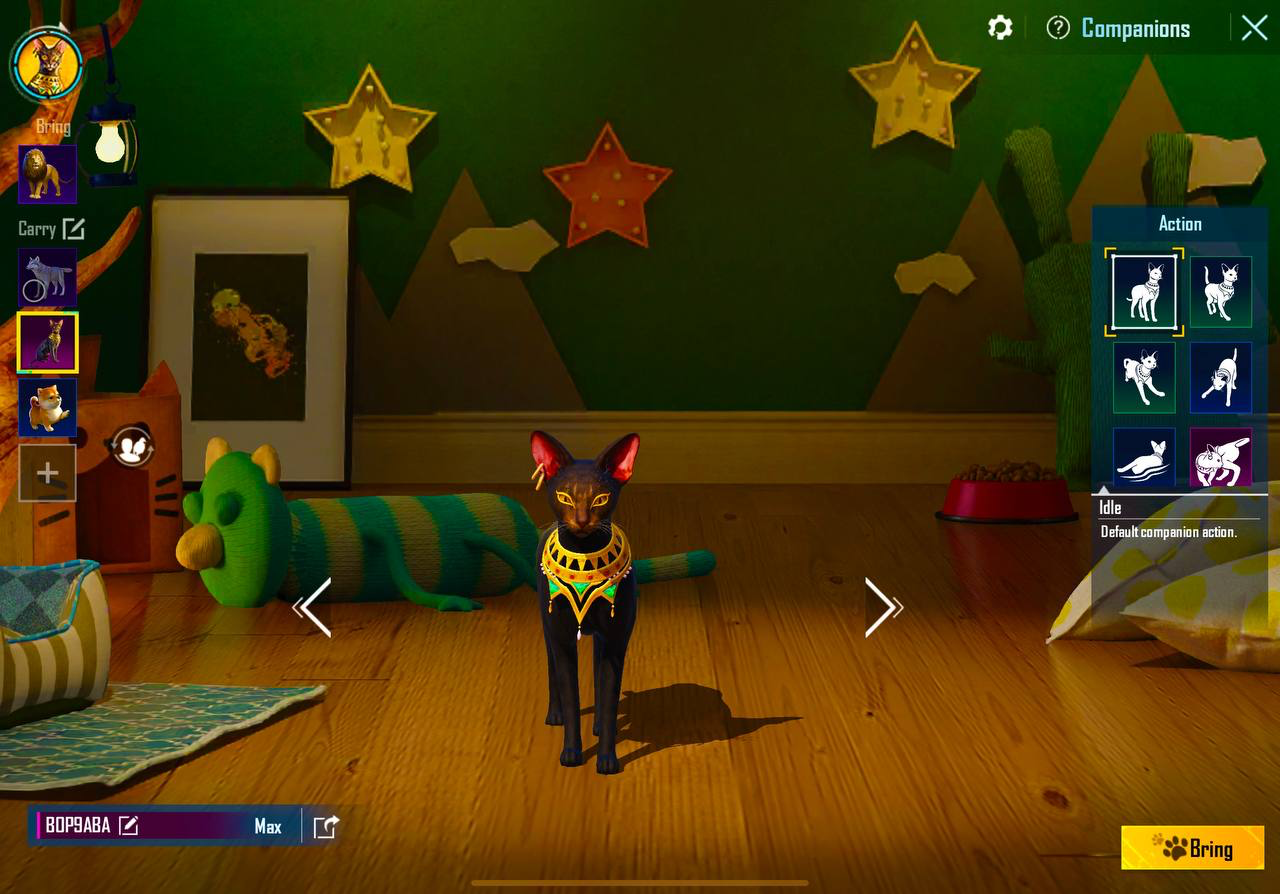Tap the yellow Bring button
This screenshot has width=1280, height=894.
pos(1192,848)
